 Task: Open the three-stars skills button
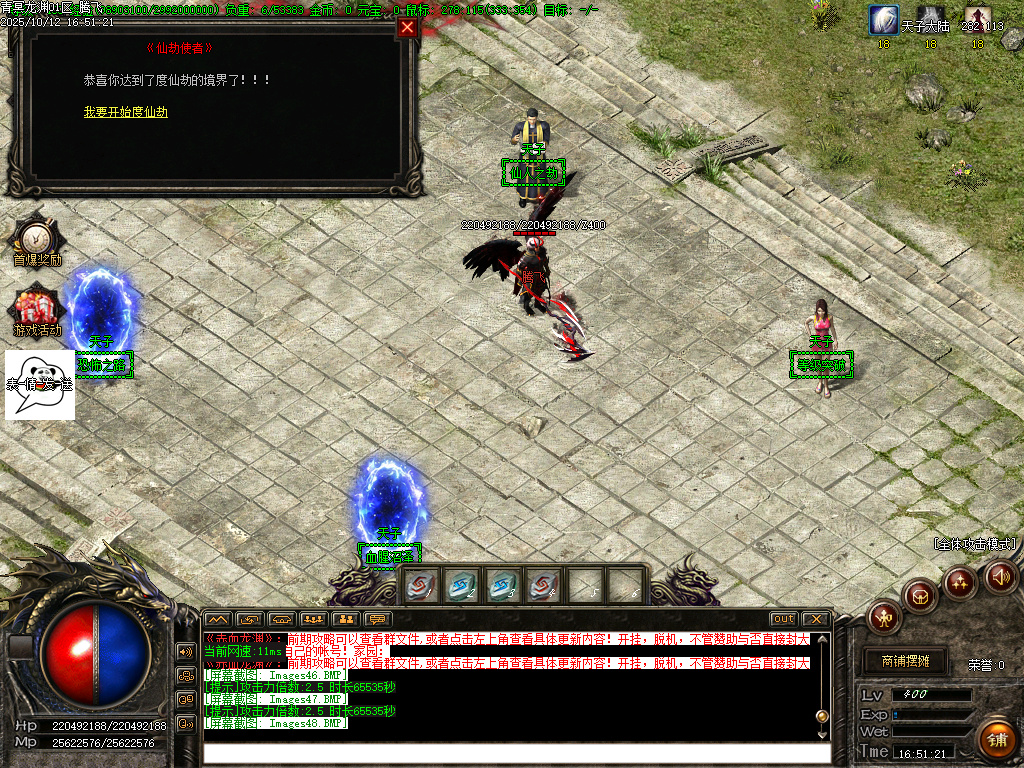960,583
